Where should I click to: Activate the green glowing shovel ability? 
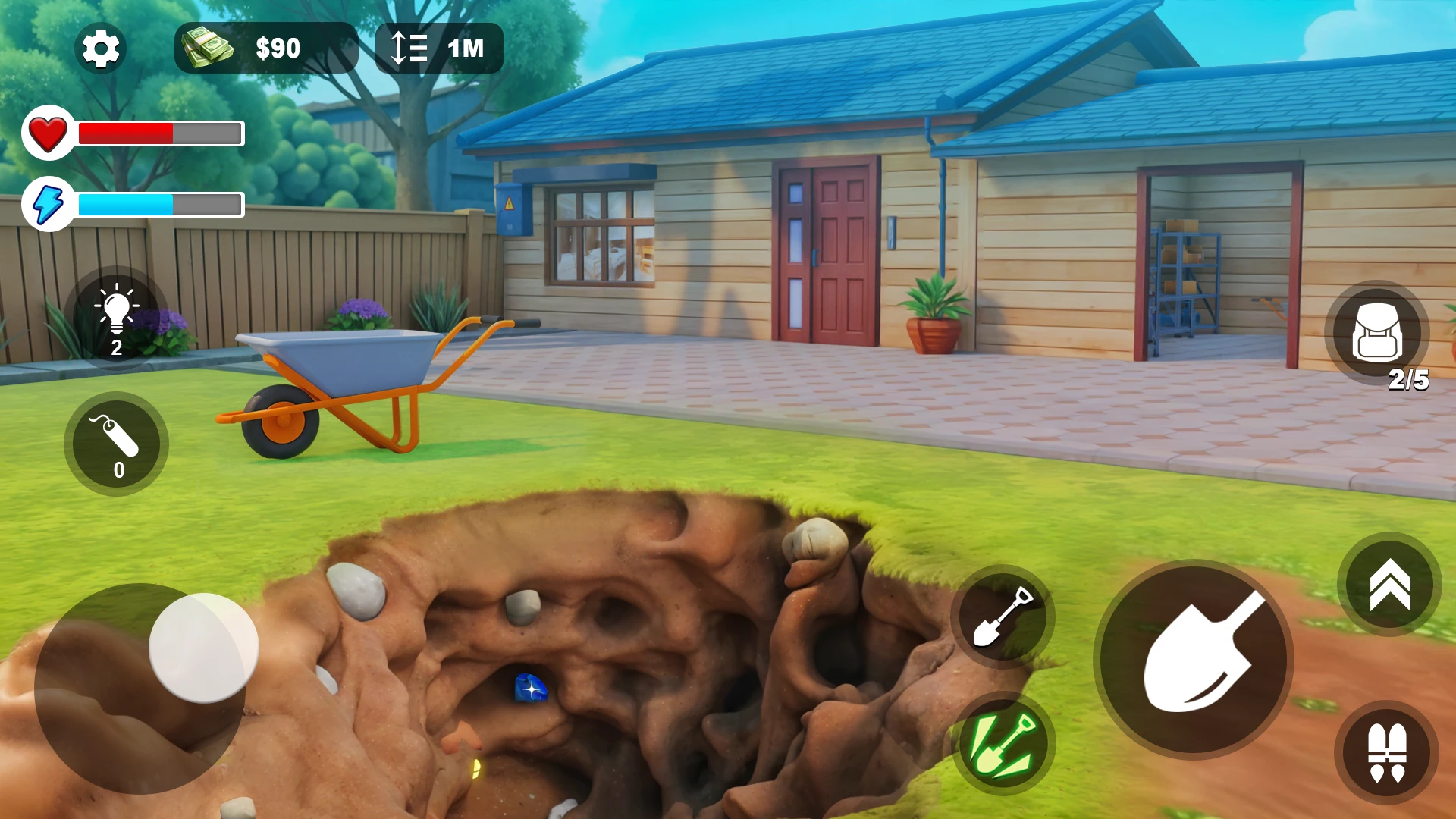(1003, 745)
